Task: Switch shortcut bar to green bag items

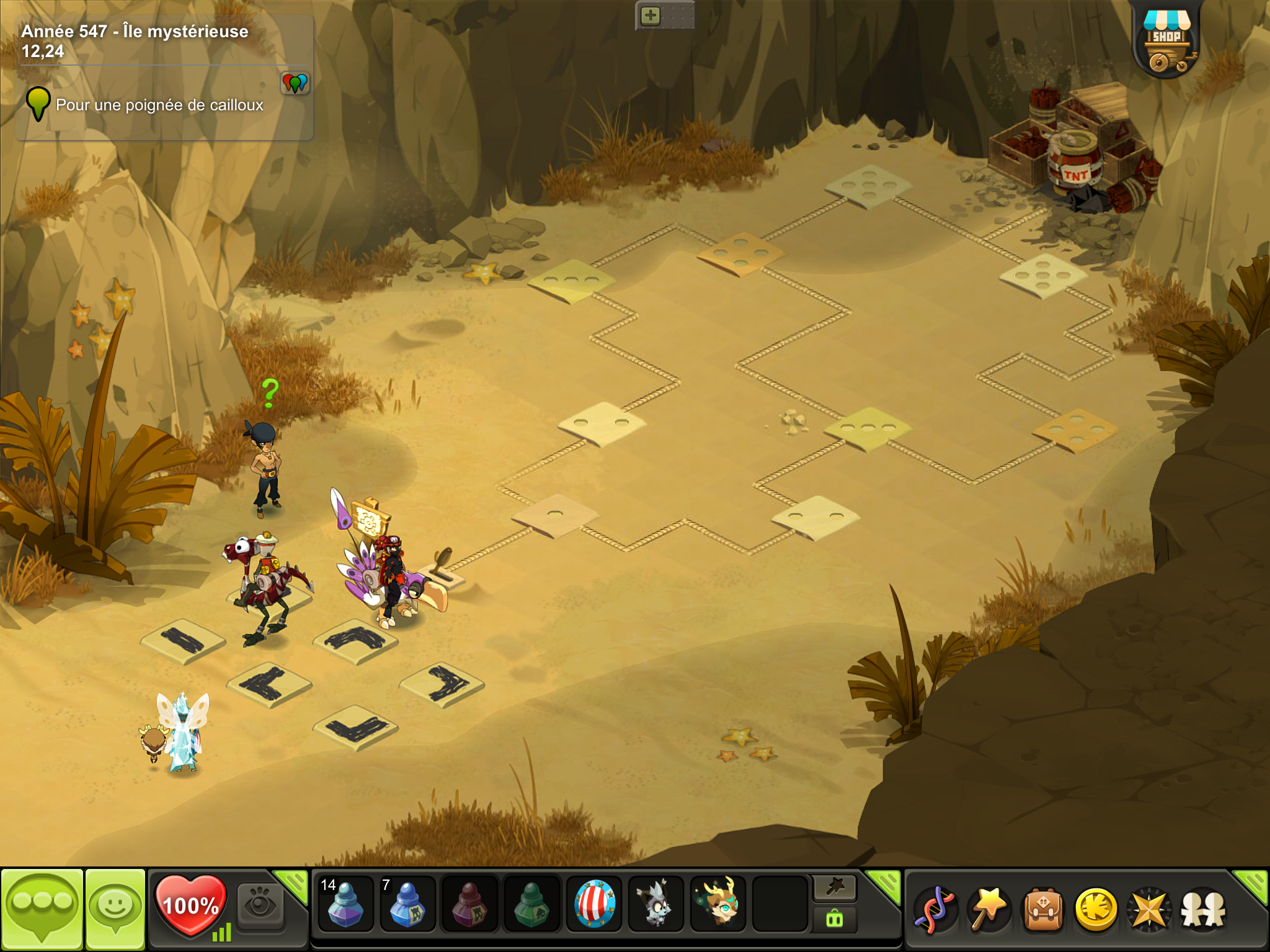Action: tap(835, 919)
